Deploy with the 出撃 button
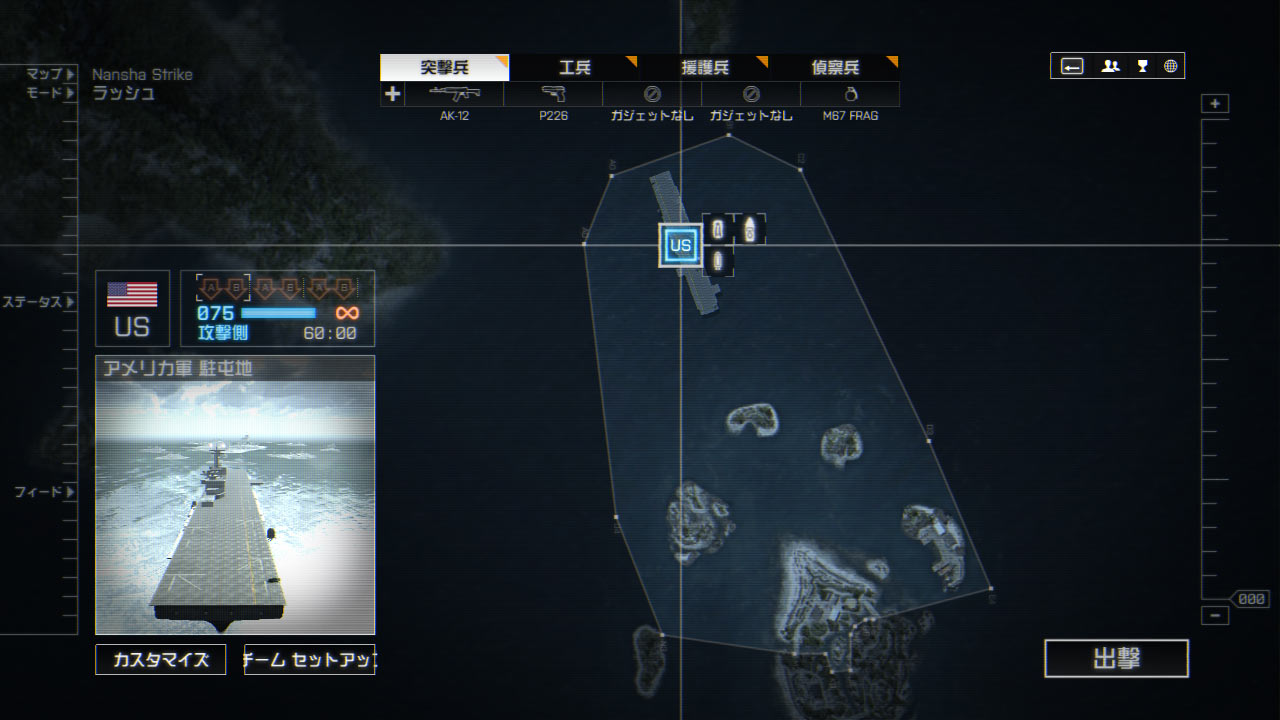 pyautogui.click(x=1116, y=659)
